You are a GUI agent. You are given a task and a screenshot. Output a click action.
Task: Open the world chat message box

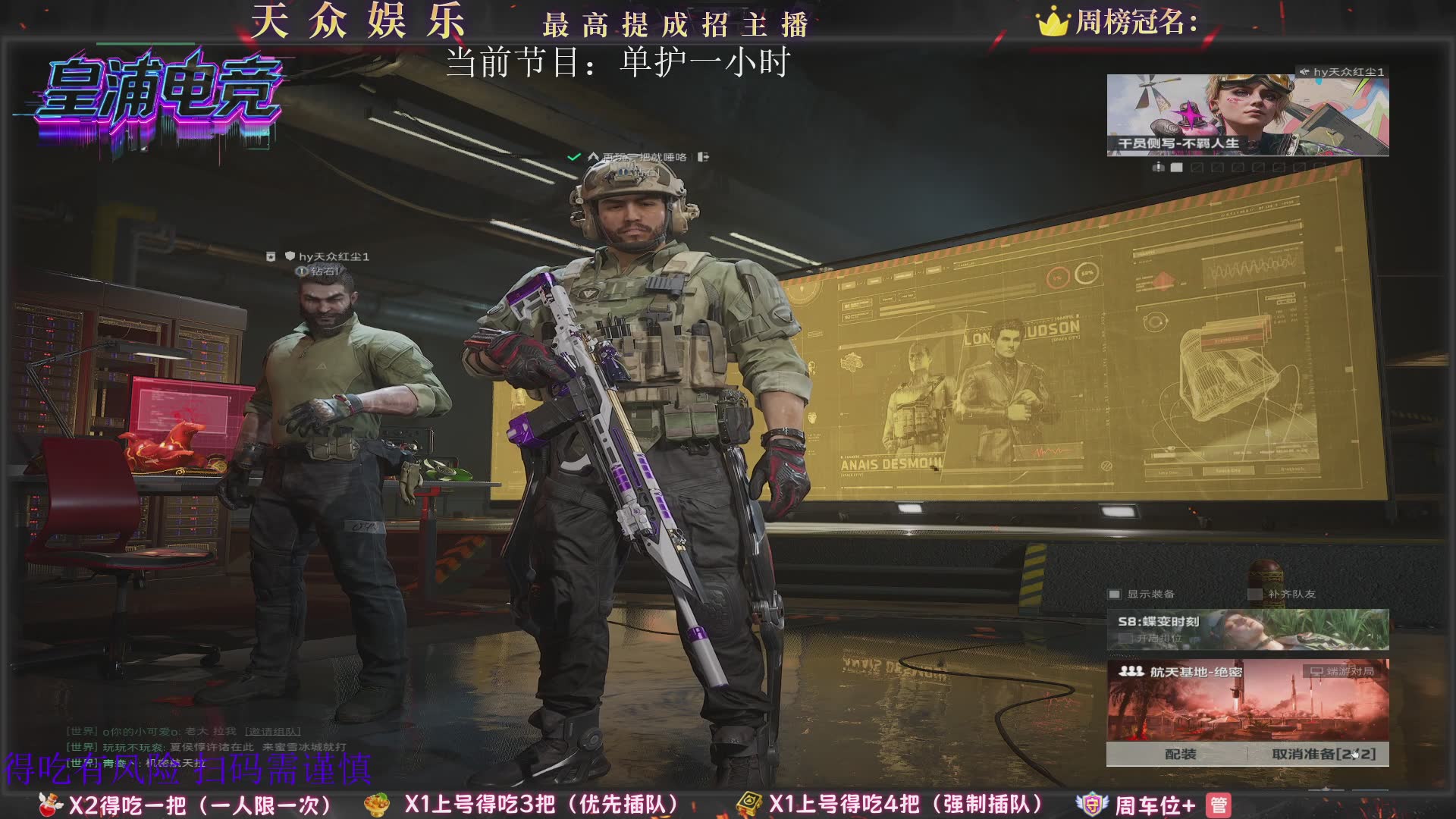[x=205, y=747]
